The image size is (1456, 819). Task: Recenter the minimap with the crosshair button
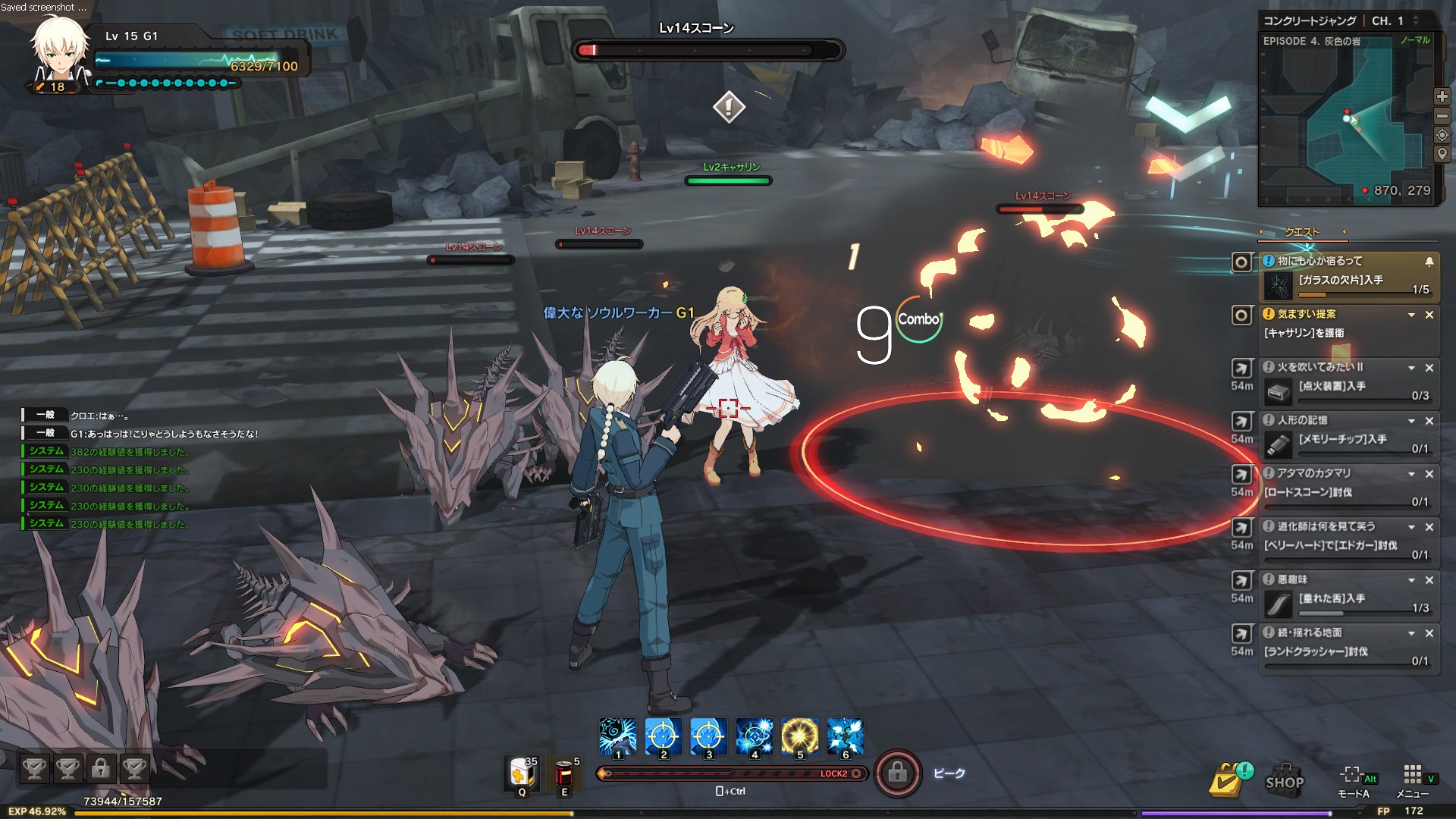[x=1442, y=135]
